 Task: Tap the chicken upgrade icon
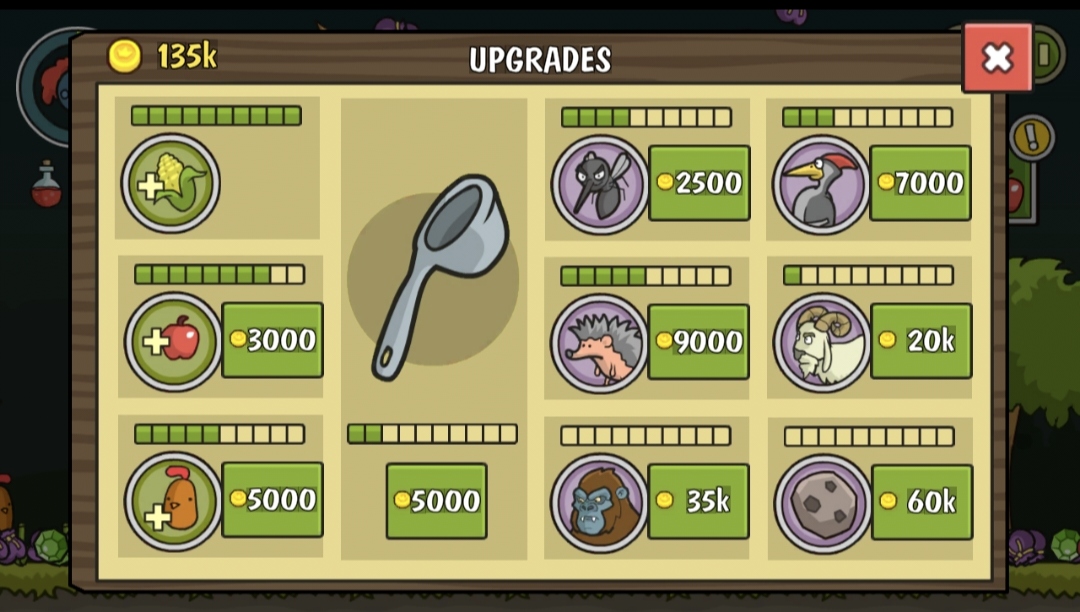[x=173, y=501]
